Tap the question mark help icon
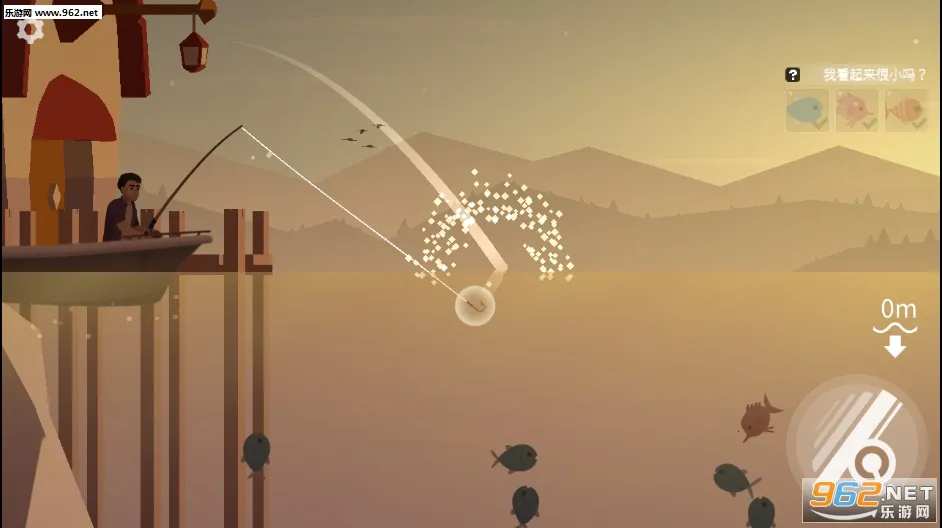Image resolution: width=942 pixels, height=528 pixels. [x=793, y=74]
